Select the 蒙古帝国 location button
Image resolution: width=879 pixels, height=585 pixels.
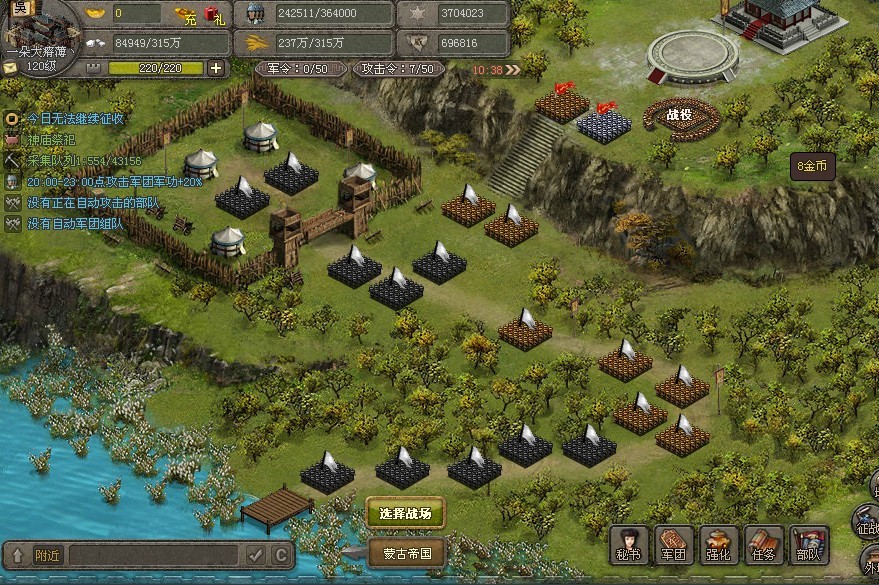click(407, 552)
